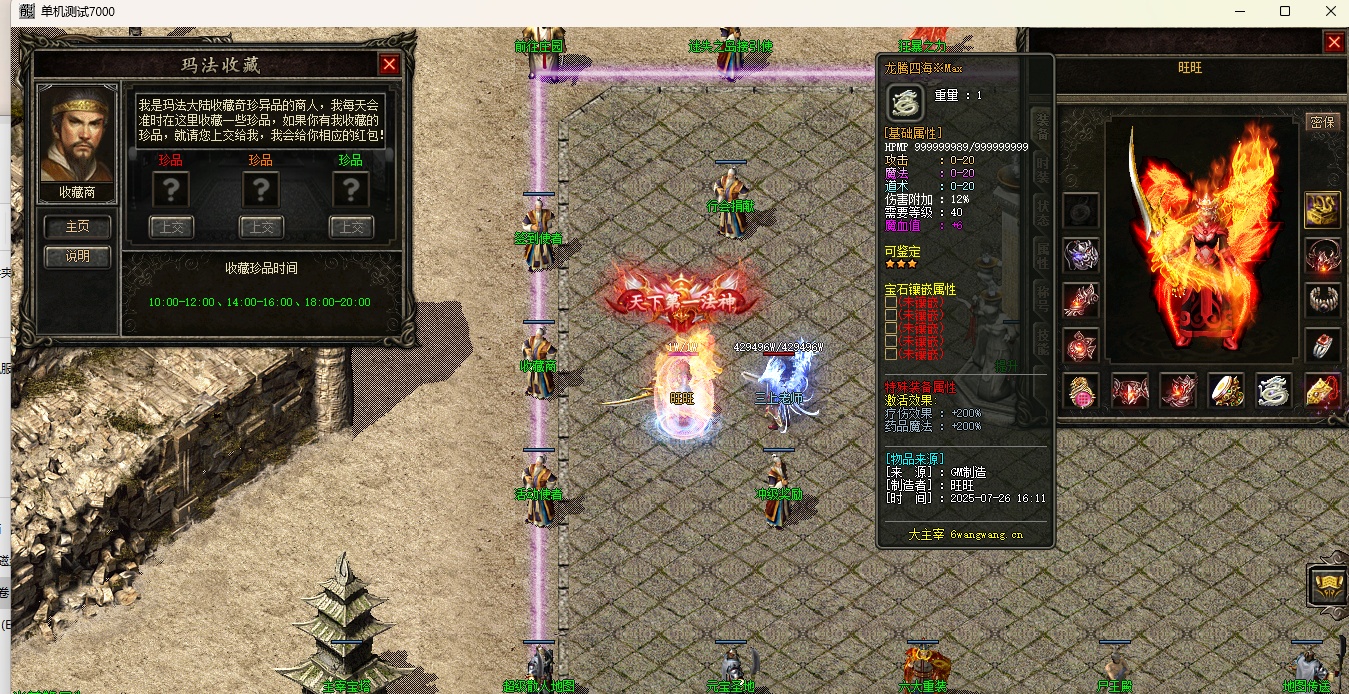Select the drum-shaped item equipment slot
Screen dimensions: 1349x694
[1226, 390]
